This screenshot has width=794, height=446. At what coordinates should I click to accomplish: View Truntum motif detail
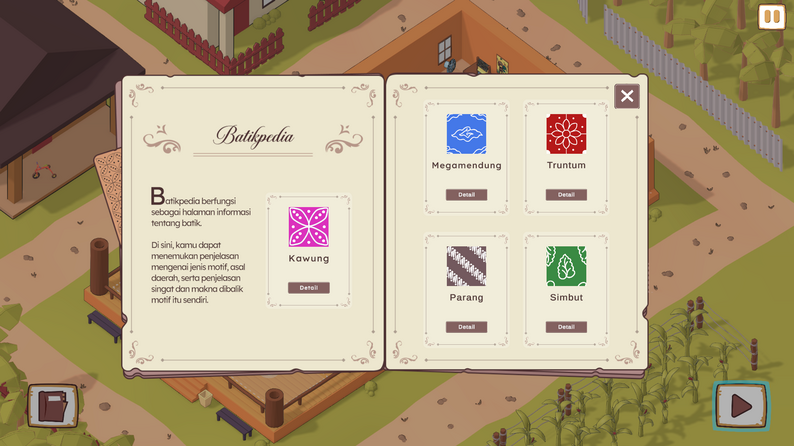(566, 195)
